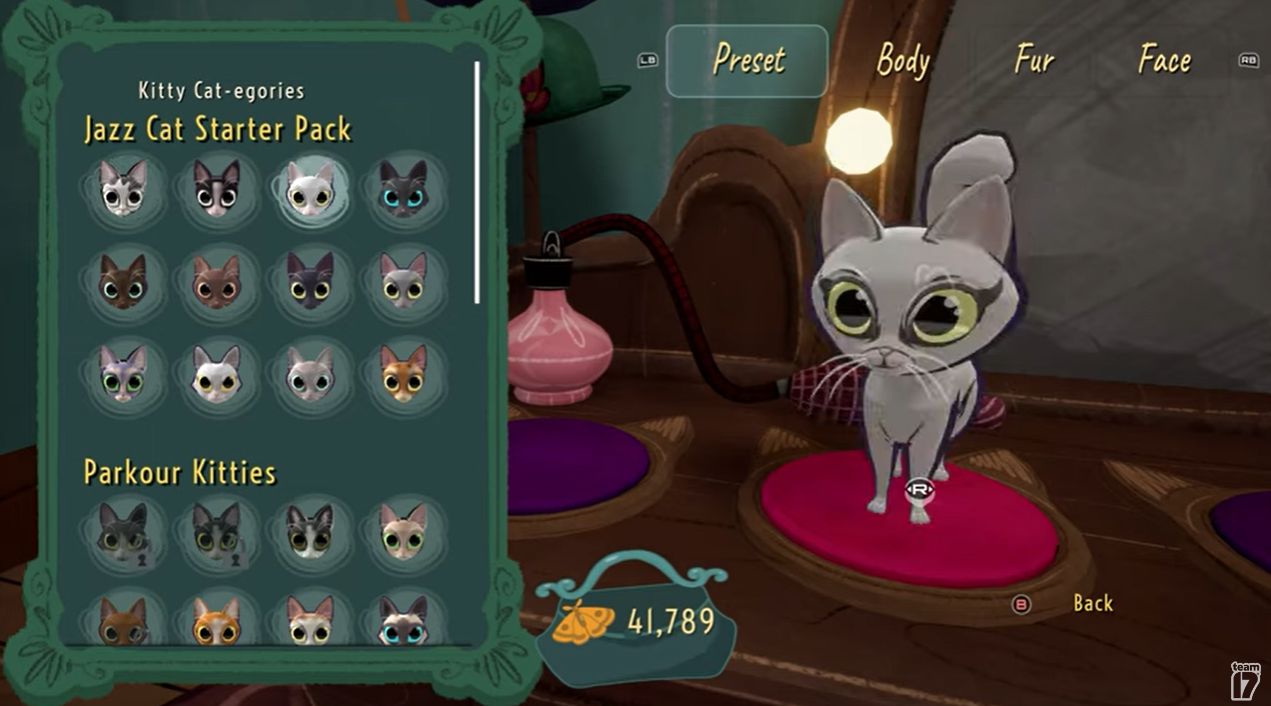The image size is (1271, 706).
Task: Pick the highlighted white cat preset
Action: coord(309,189)
